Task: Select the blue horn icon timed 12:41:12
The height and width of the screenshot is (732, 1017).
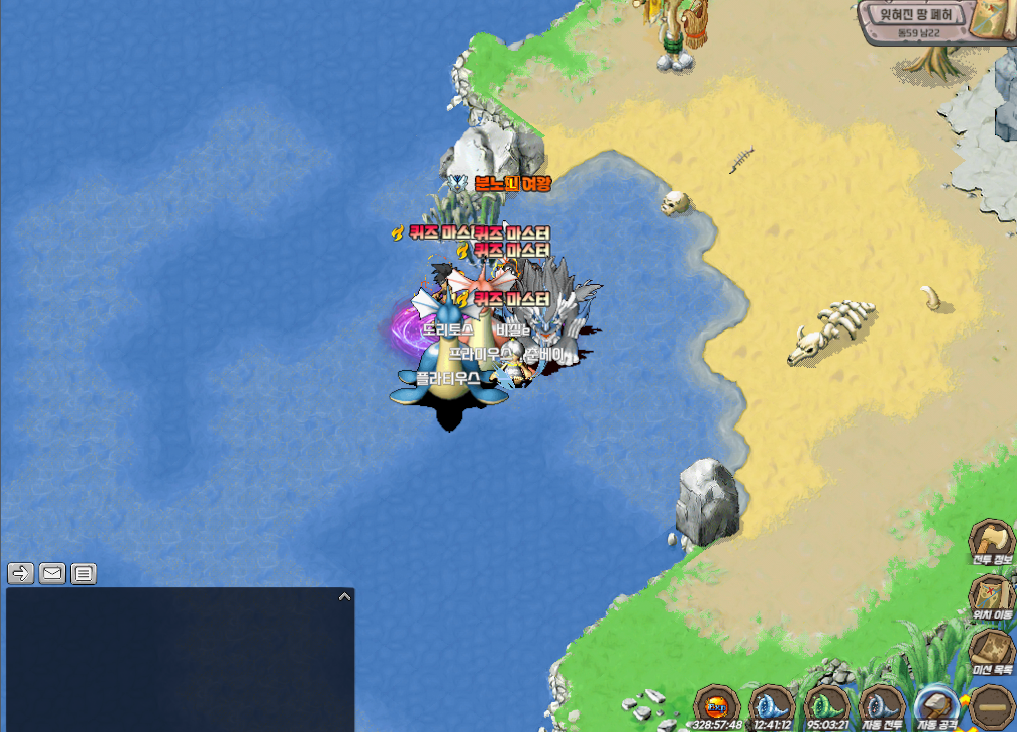Action: [771, 705]
